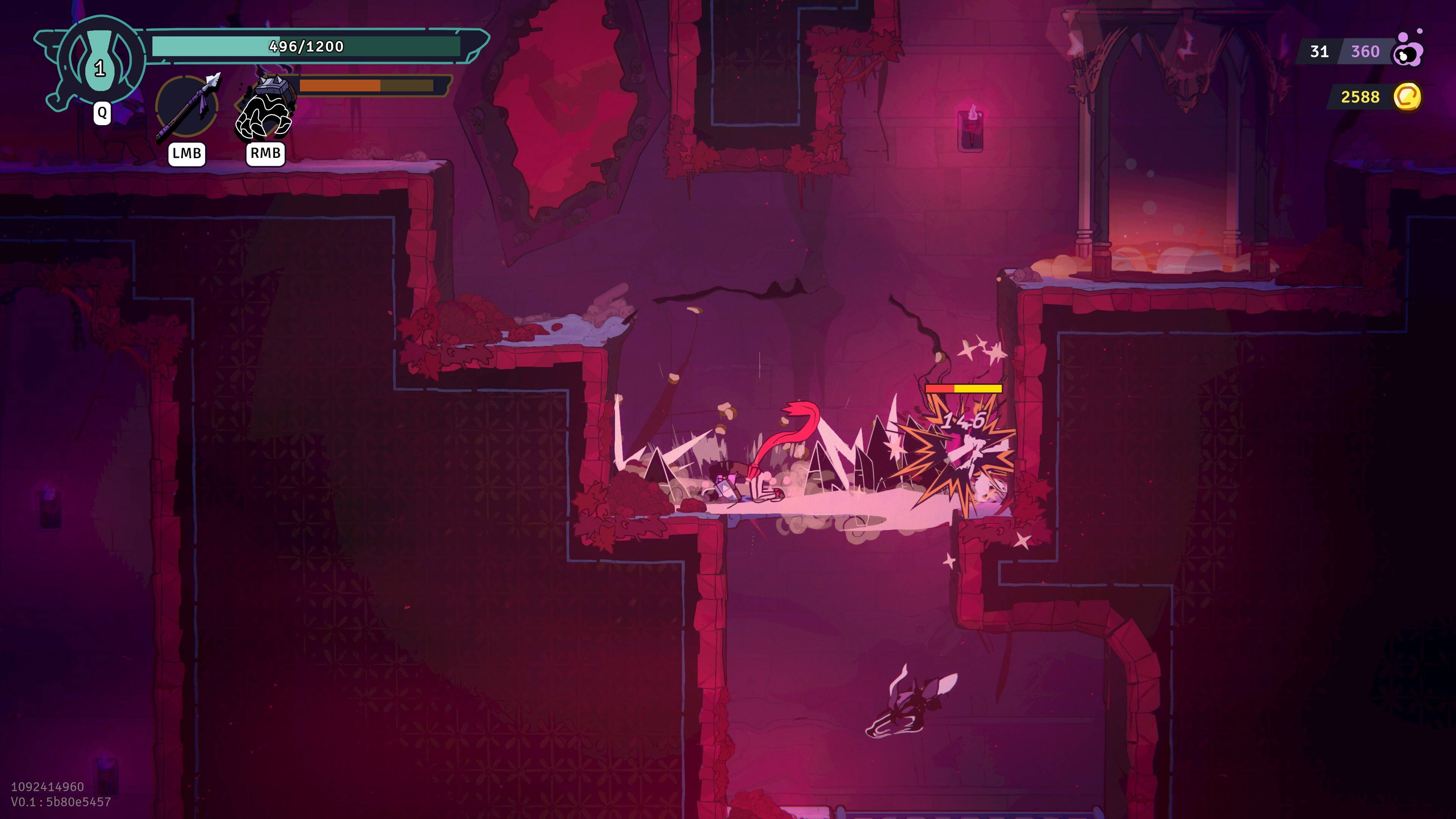Select the healing flask icon
The height and width of the screenshot is (819, 1456).
point(100,61)
